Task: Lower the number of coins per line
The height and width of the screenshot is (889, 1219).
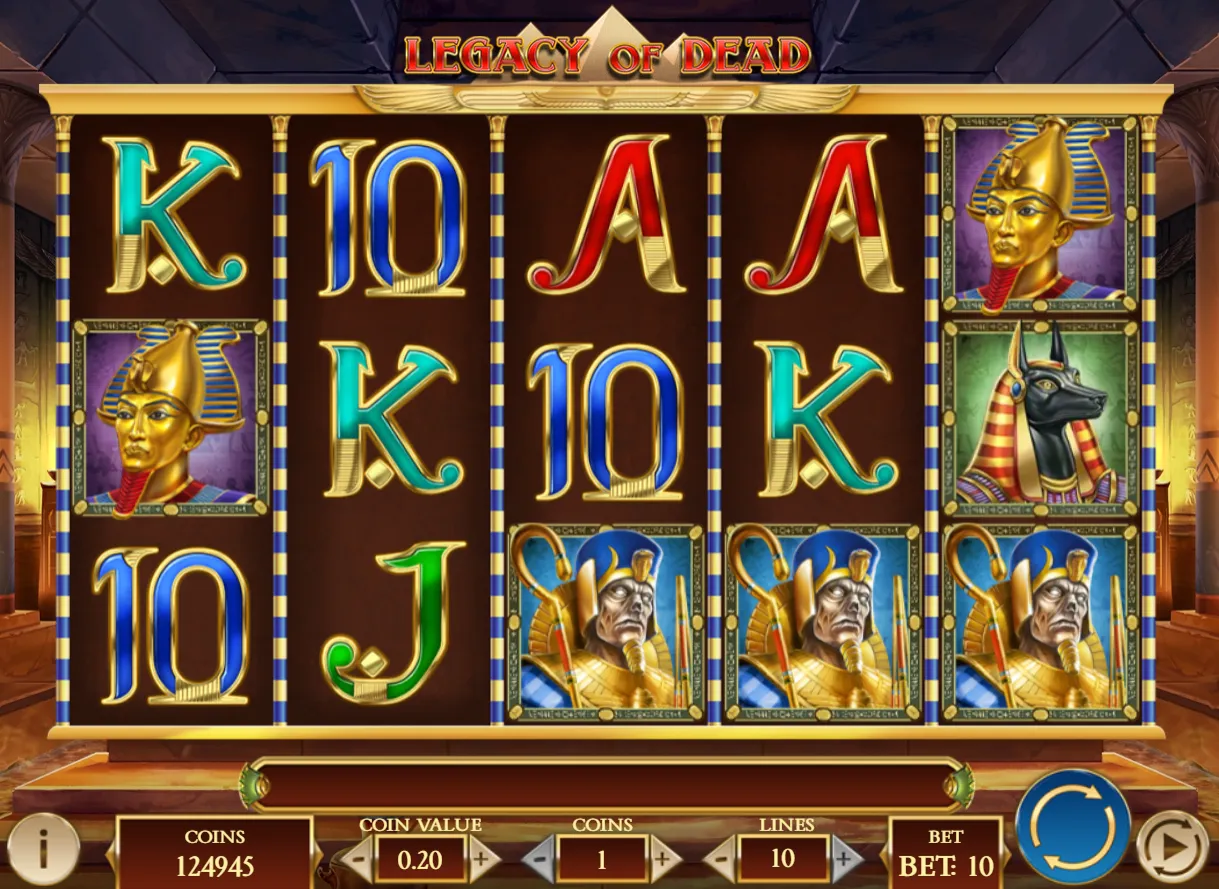Action: (x=537, y=859)
